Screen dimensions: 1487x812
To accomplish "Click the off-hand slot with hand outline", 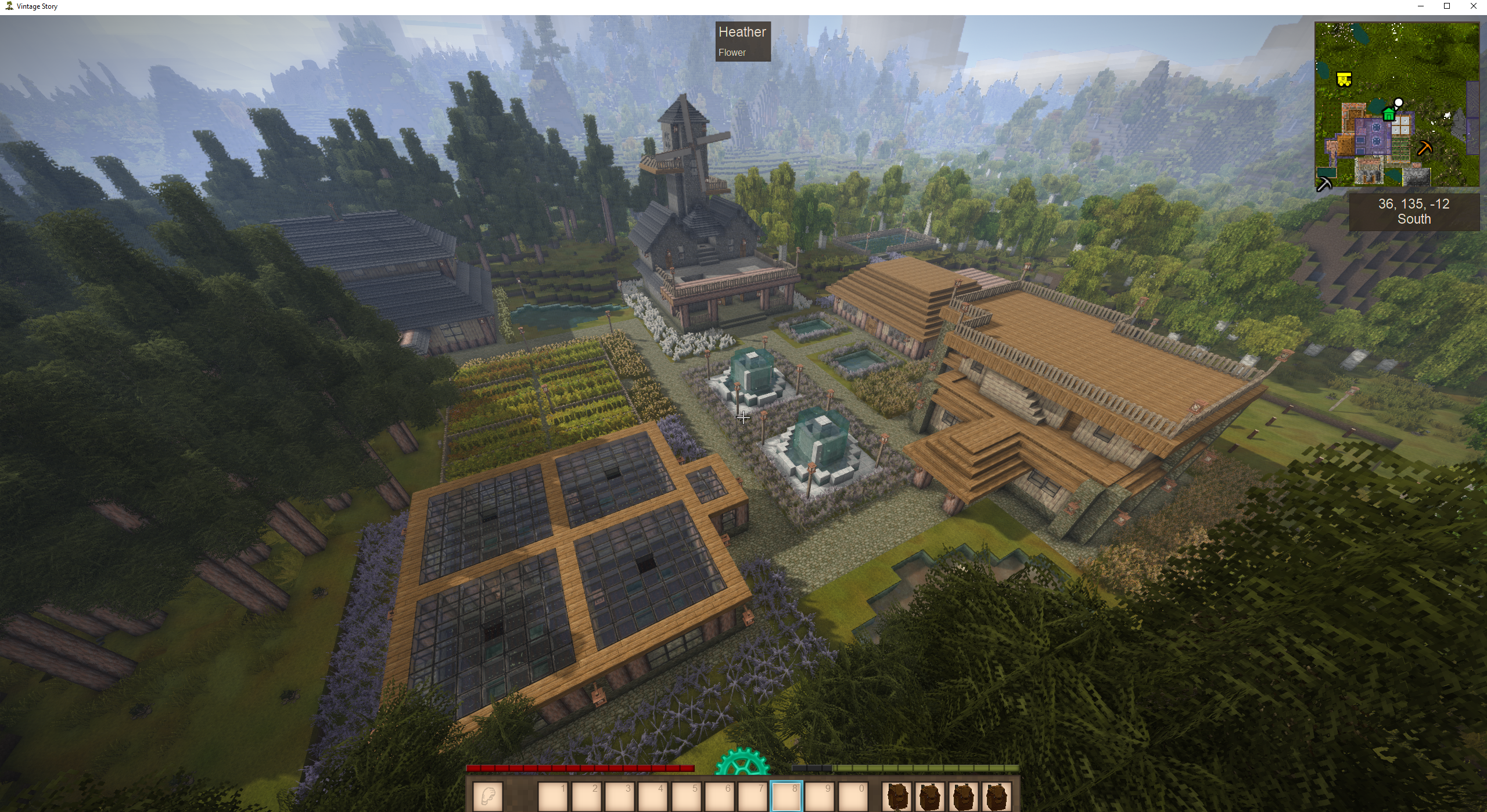I will tap(488, 796).
